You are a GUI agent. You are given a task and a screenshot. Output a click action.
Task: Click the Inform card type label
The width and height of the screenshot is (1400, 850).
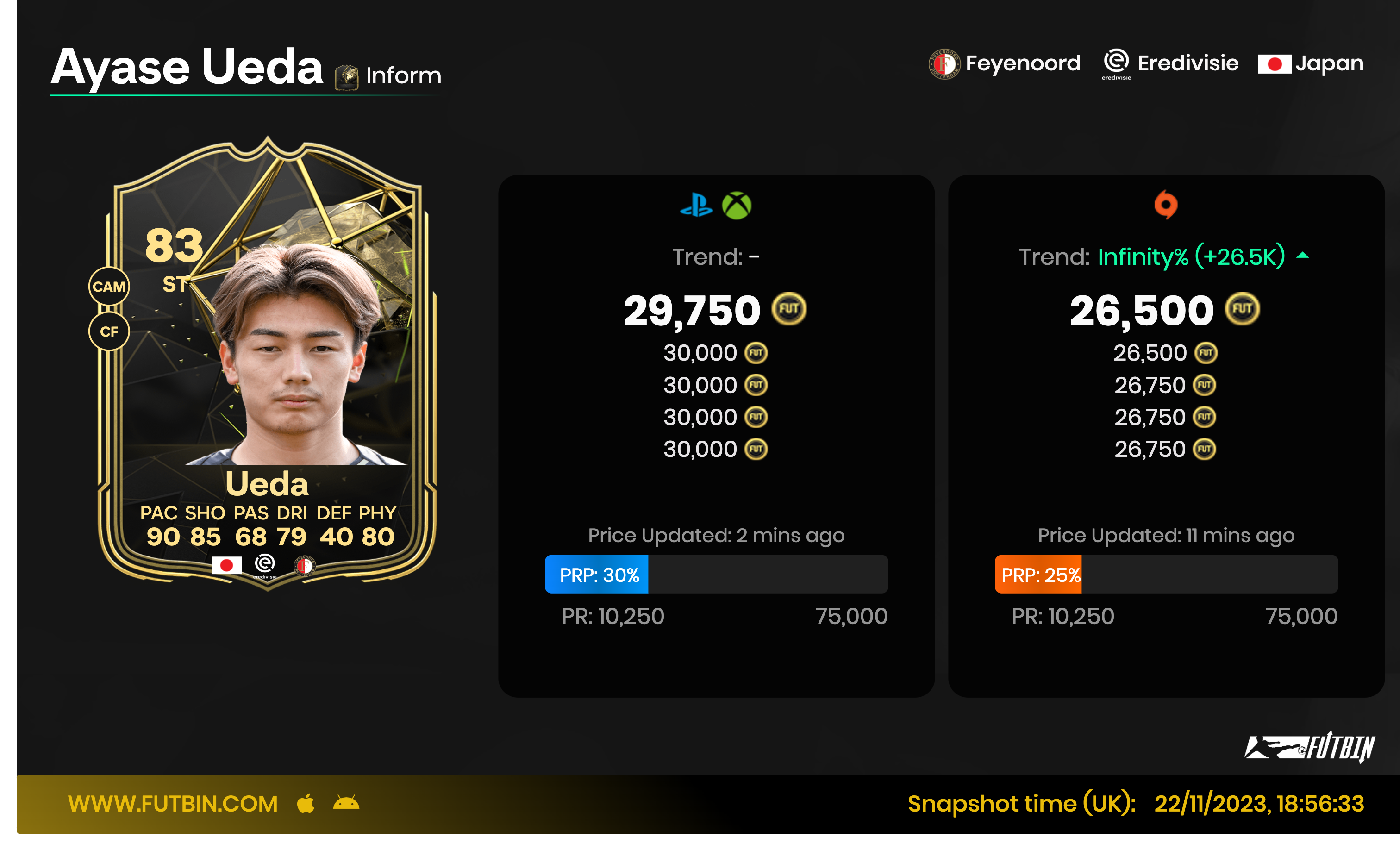point(403,75)
